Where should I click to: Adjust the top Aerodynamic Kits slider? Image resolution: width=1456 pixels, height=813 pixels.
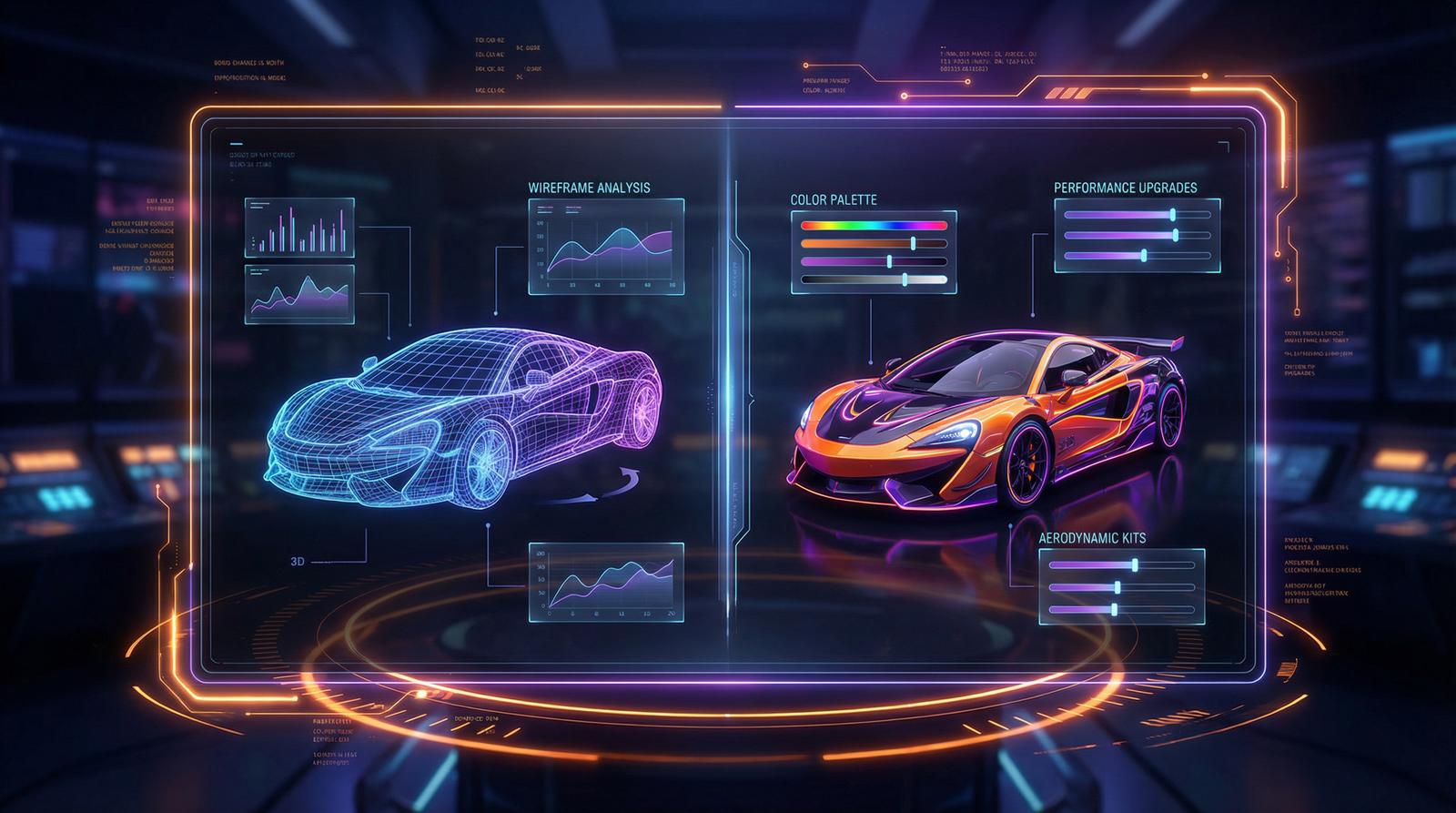click(1135, 565)
